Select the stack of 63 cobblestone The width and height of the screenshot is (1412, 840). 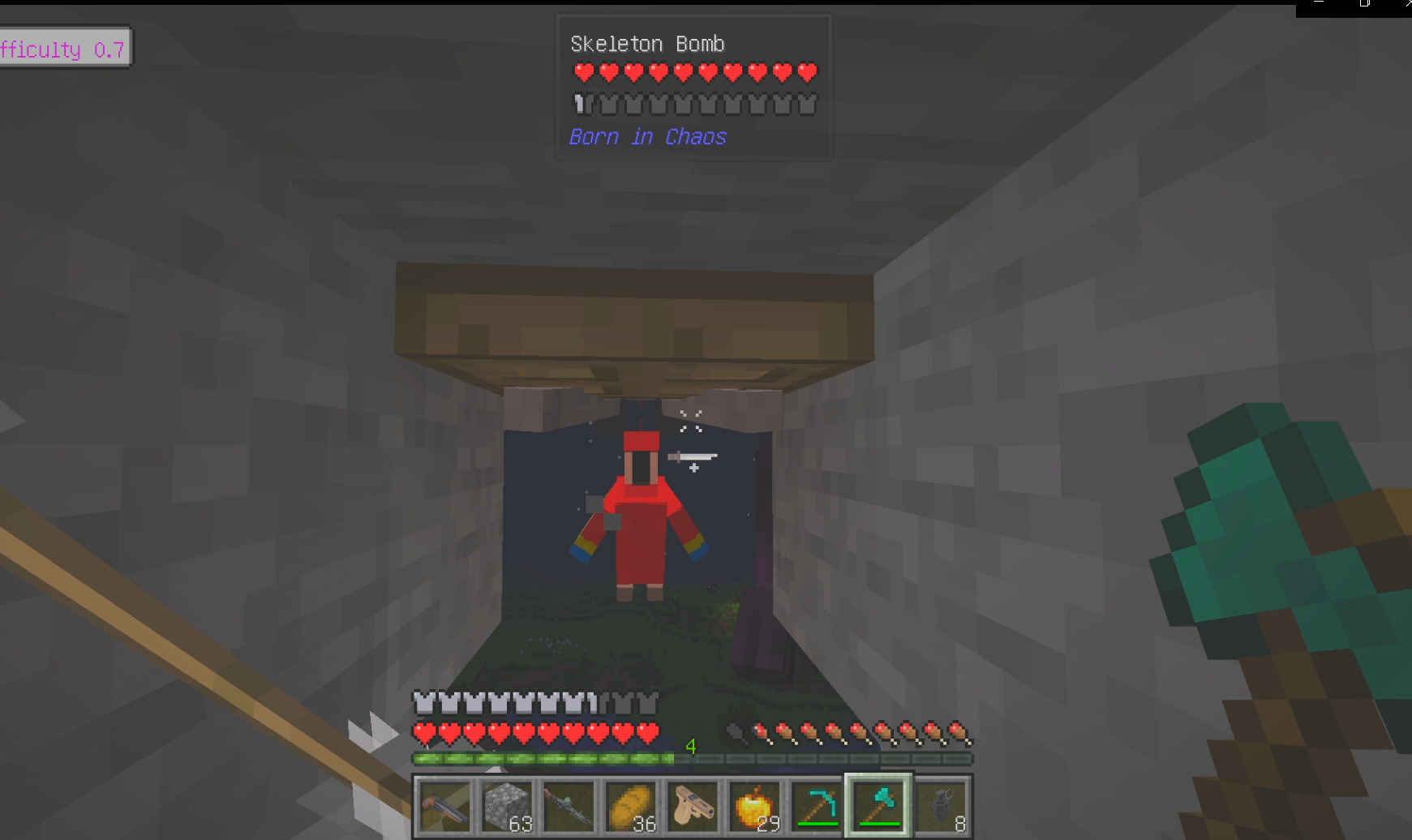507,807
